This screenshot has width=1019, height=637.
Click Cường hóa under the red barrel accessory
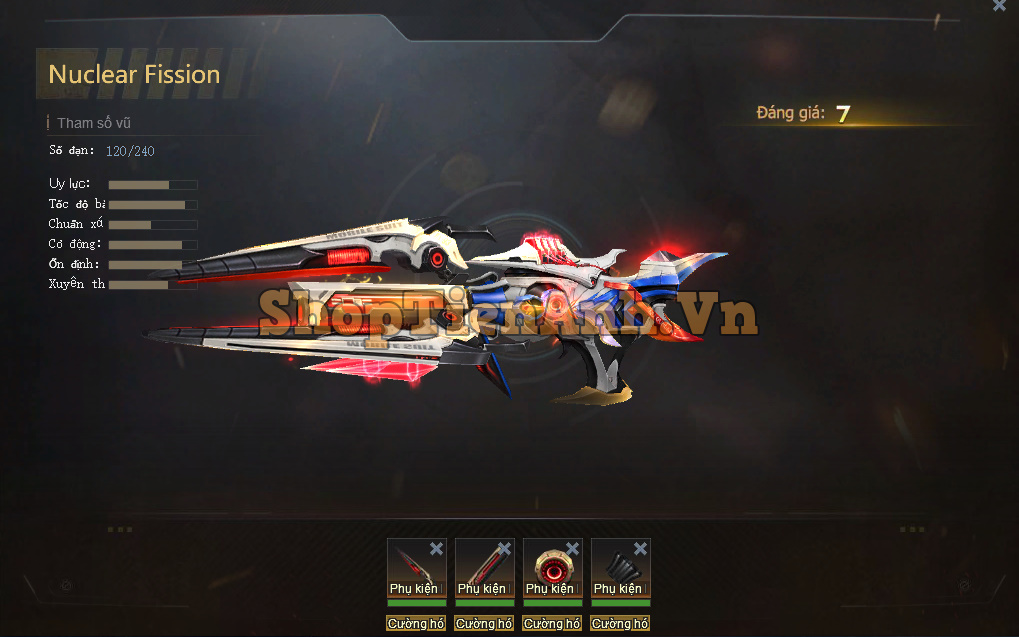(484, 624)
